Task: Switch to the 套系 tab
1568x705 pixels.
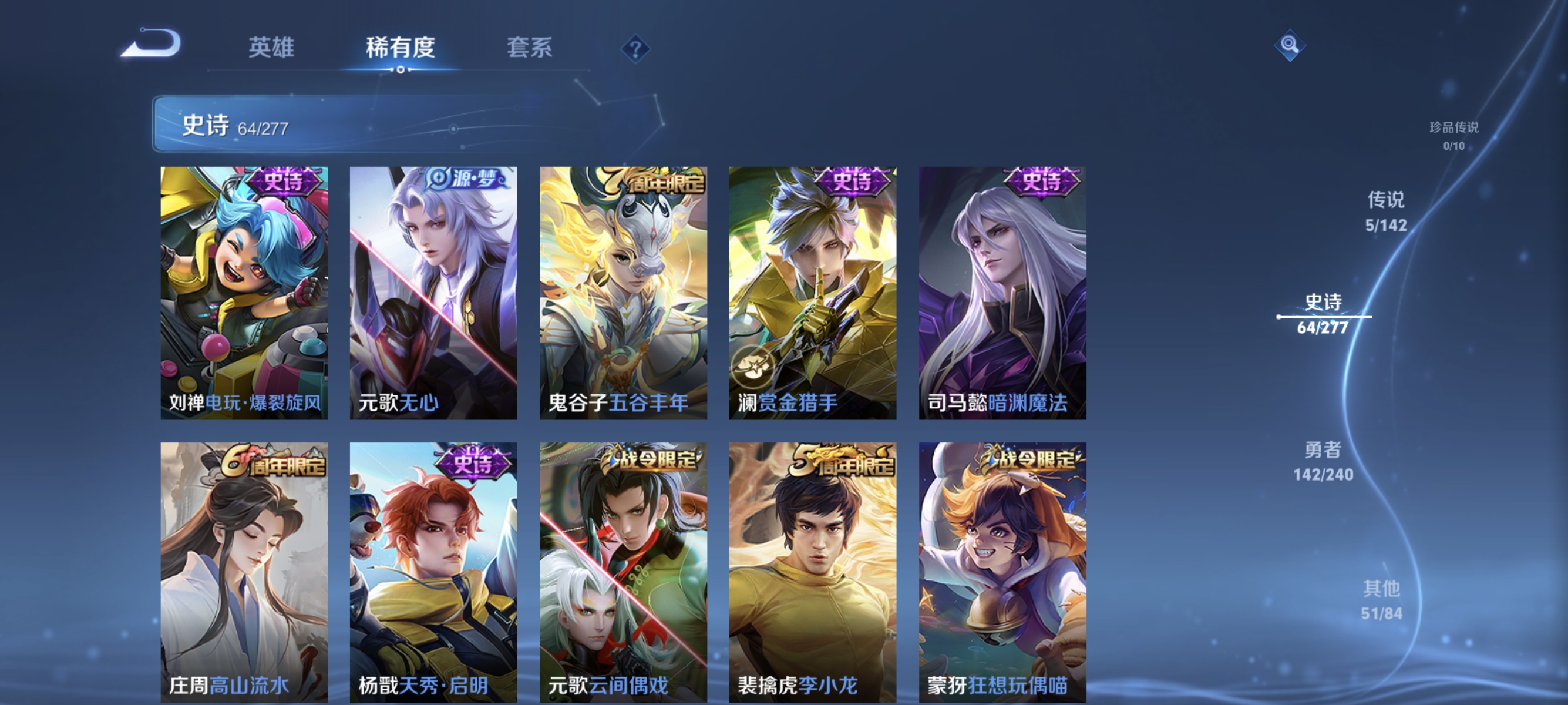Action: click(530, 49)
